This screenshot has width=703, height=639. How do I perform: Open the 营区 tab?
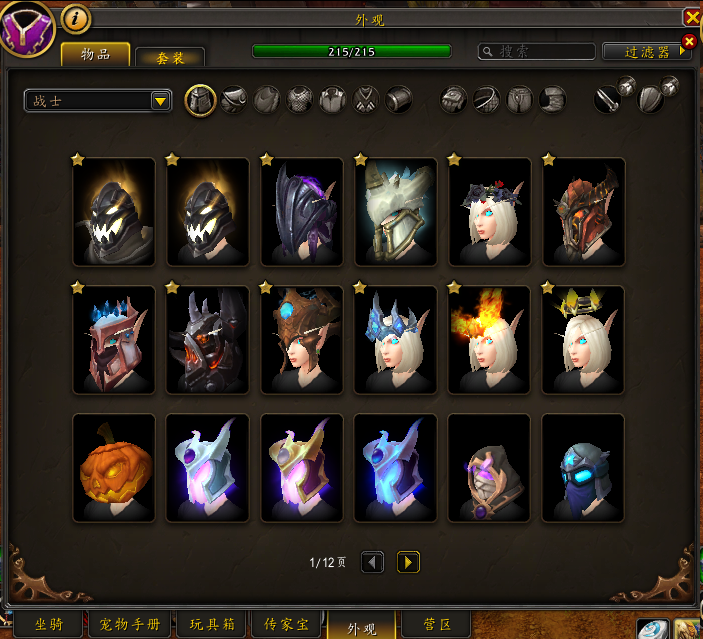[x=438, y=625]
